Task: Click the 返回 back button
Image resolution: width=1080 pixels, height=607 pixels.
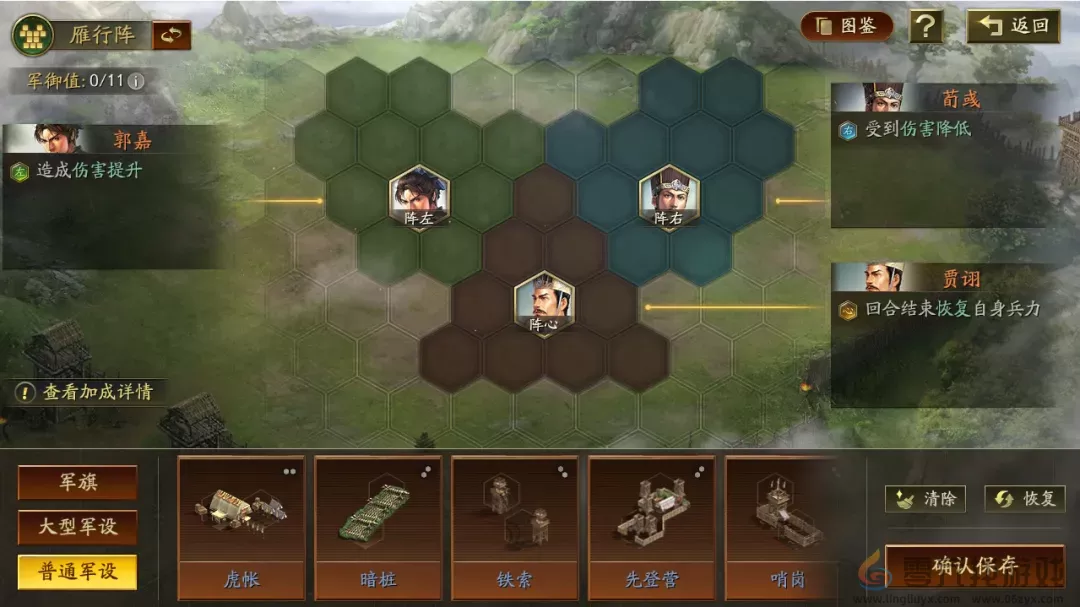Action: (x=1013, y=26)
